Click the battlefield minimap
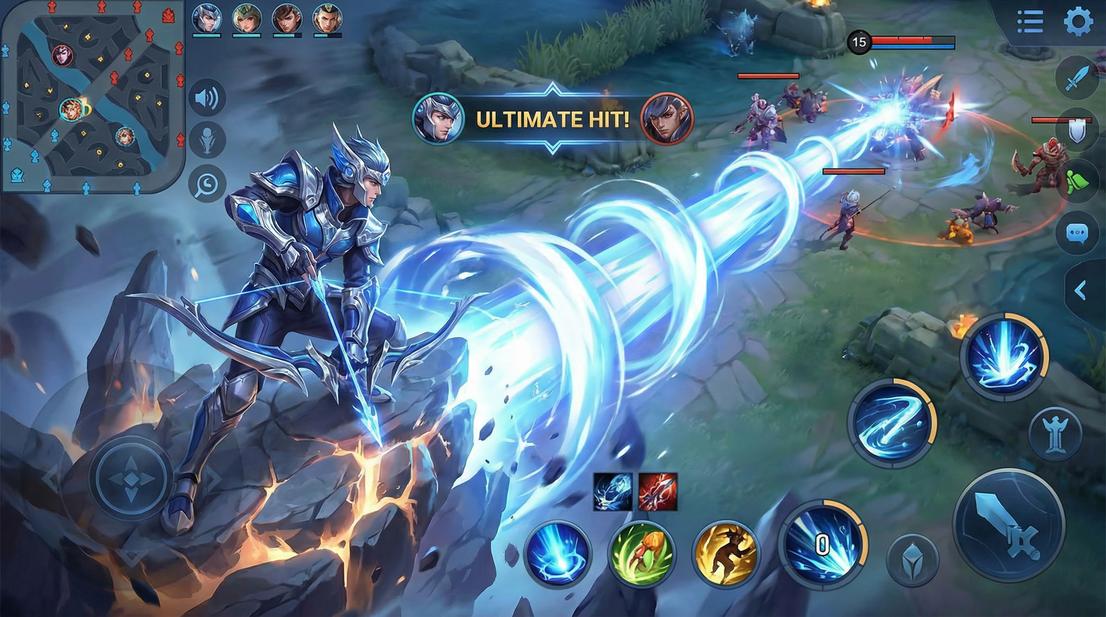Image resolution: width=1106 pixels, height=617 pixels. pos(92,97)
